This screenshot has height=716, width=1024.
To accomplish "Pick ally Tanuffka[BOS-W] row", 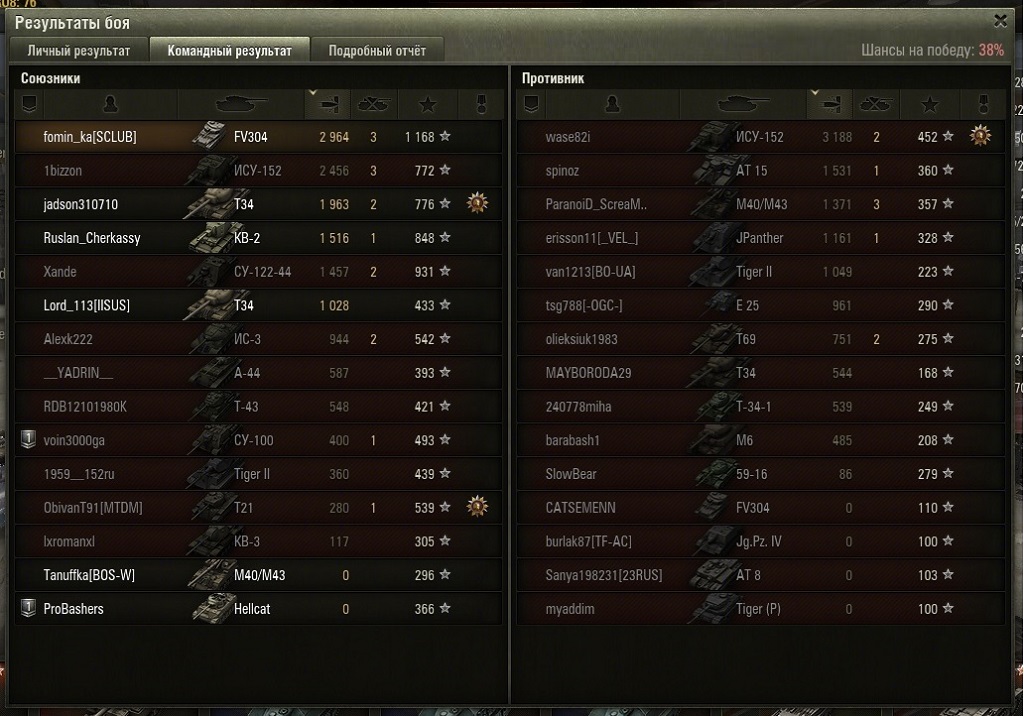I will coord(258,575).
